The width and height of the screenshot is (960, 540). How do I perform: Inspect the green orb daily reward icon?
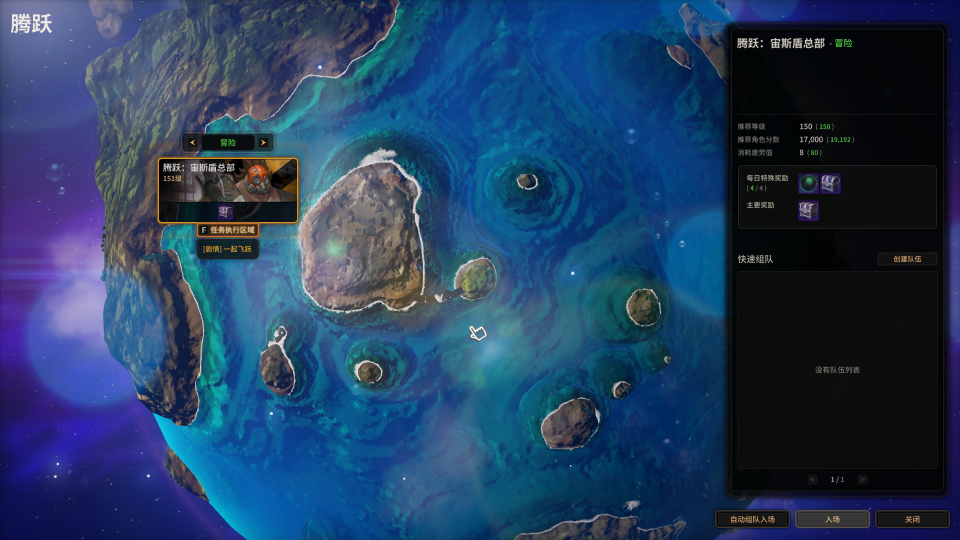pyautogui.click(x=808, y=183)
